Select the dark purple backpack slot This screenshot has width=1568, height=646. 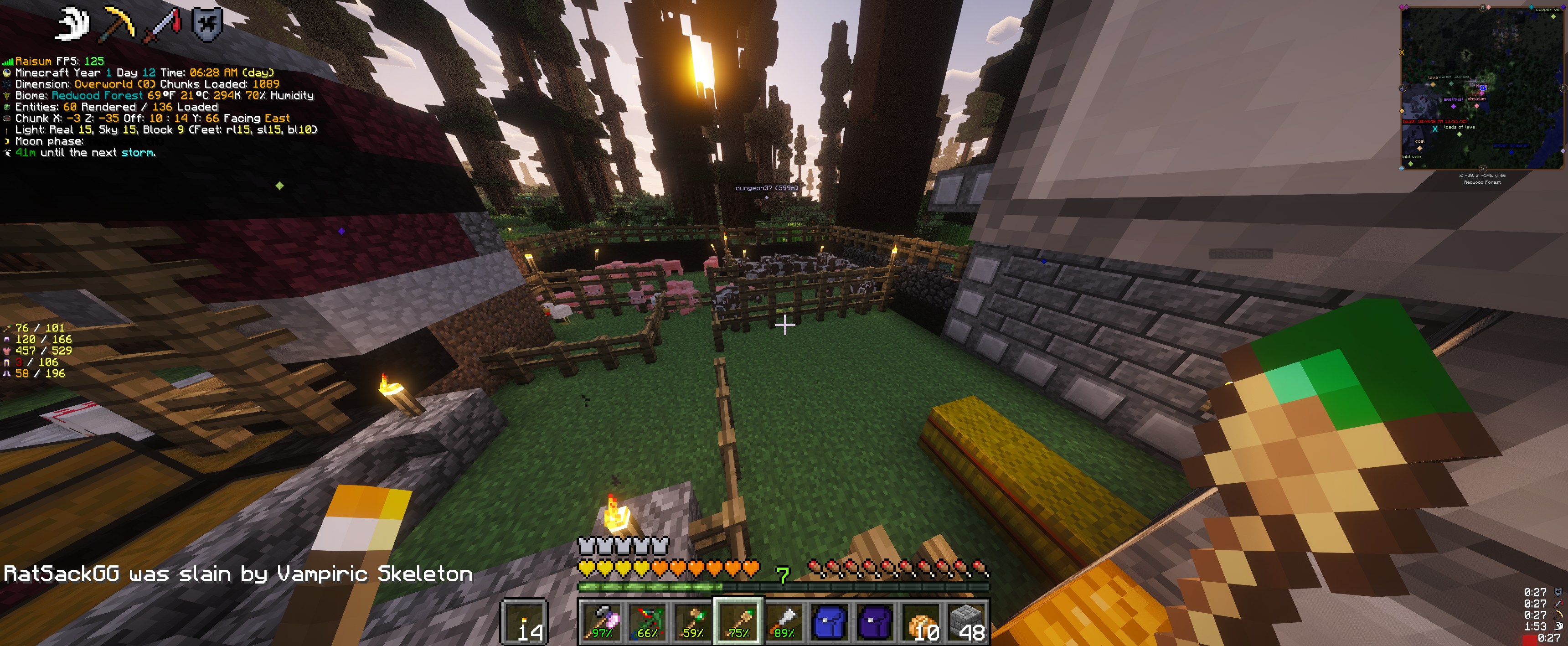click(875, 621)
